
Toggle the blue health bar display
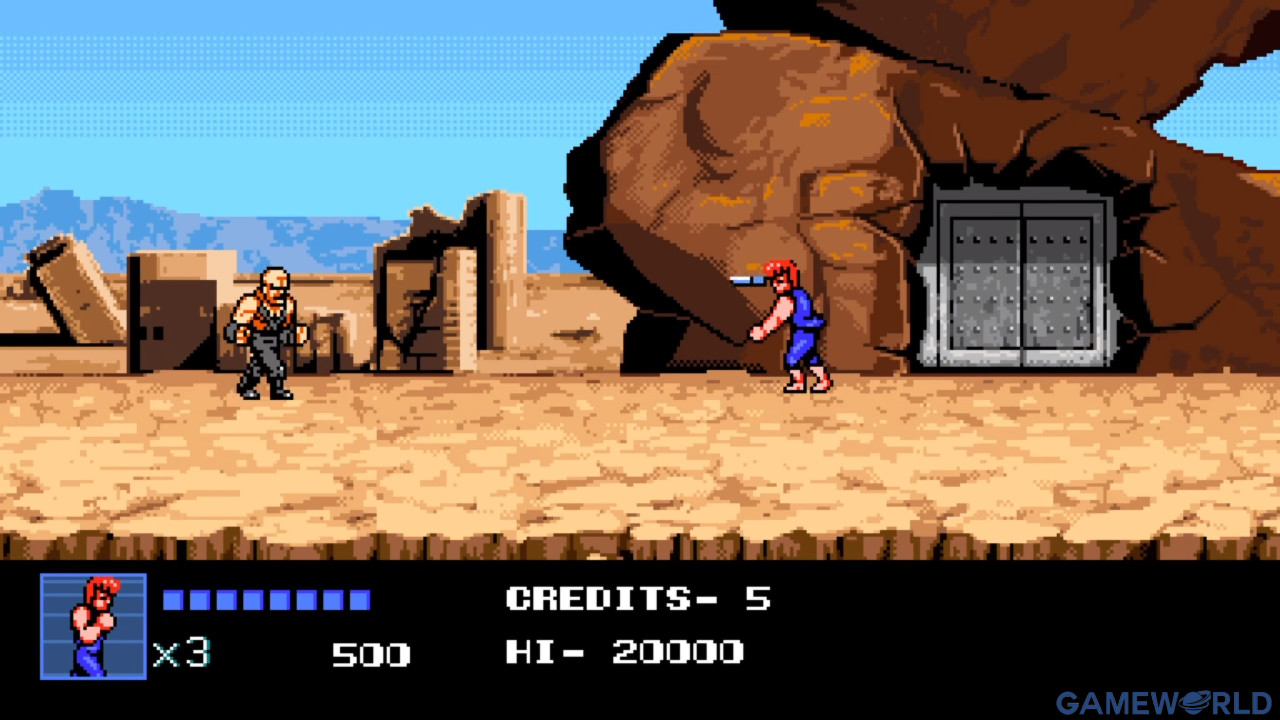(265, 598)
